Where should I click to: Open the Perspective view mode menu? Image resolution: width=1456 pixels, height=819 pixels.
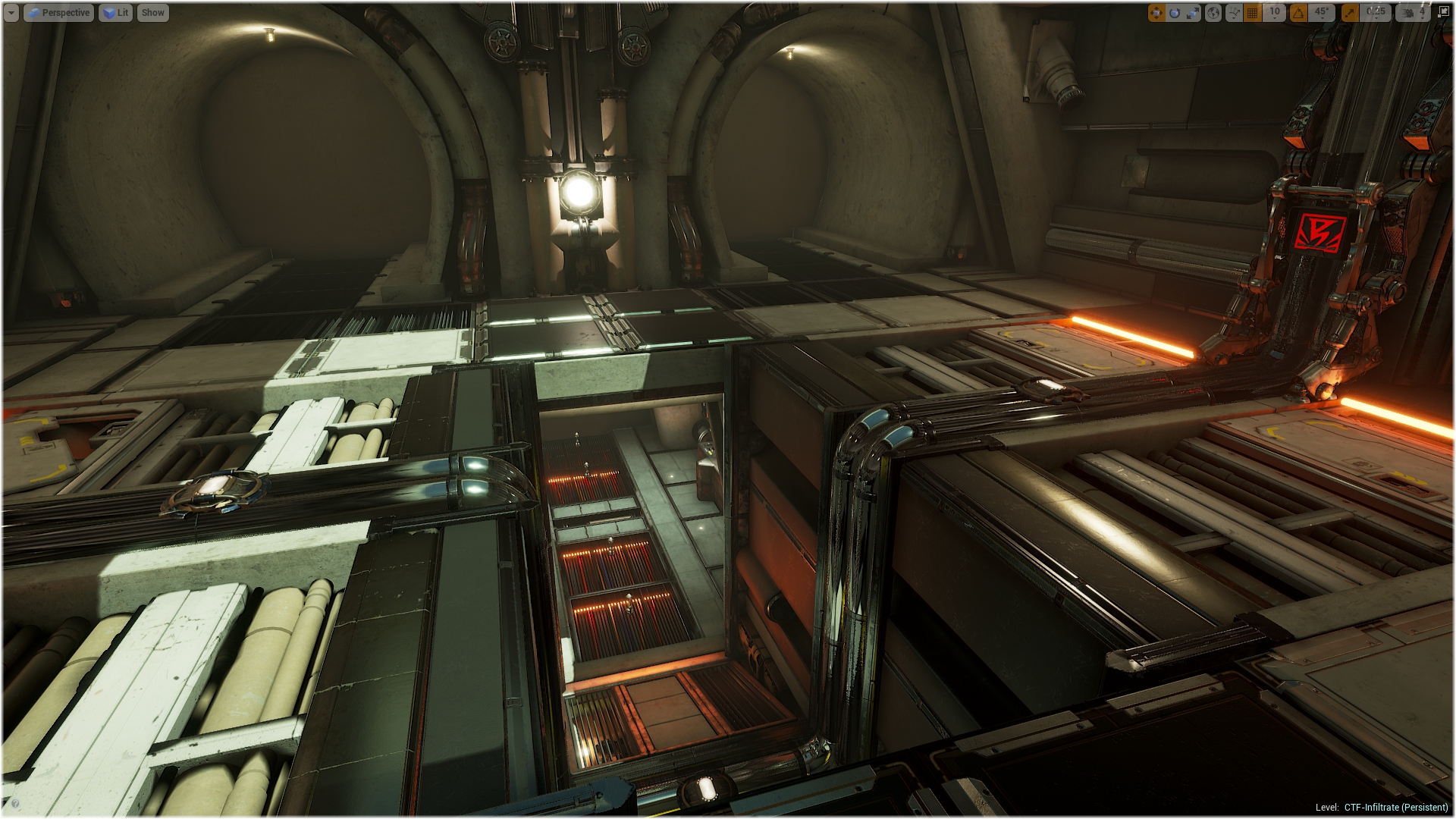(59, 13)
